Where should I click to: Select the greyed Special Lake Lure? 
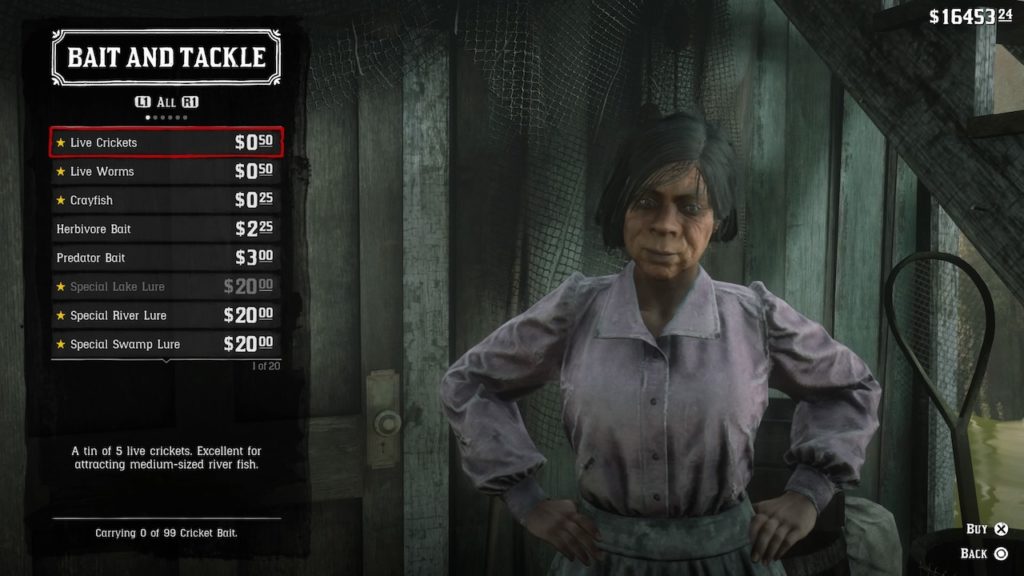tap(166, 287)
